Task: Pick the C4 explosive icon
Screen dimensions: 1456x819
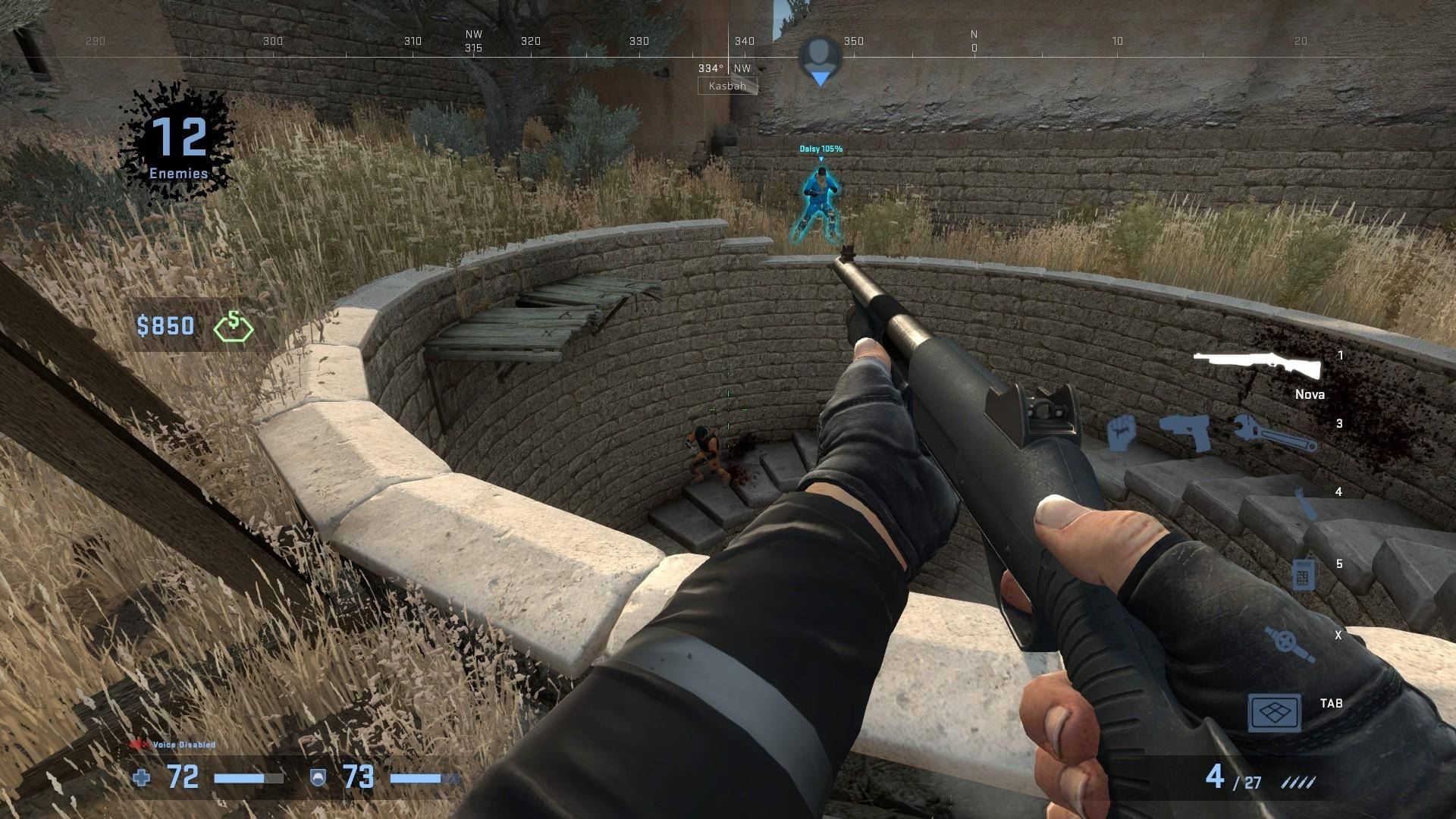Action: [1302, 574]
